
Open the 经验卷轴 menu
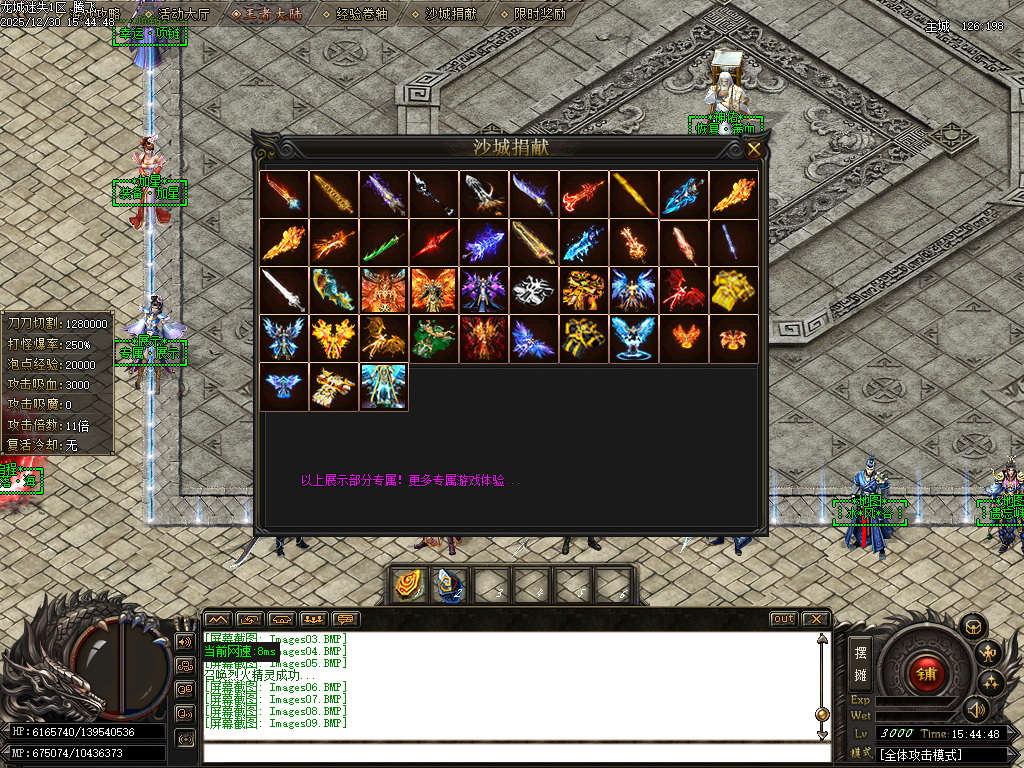pyautogui.click(x=361, y=14)
